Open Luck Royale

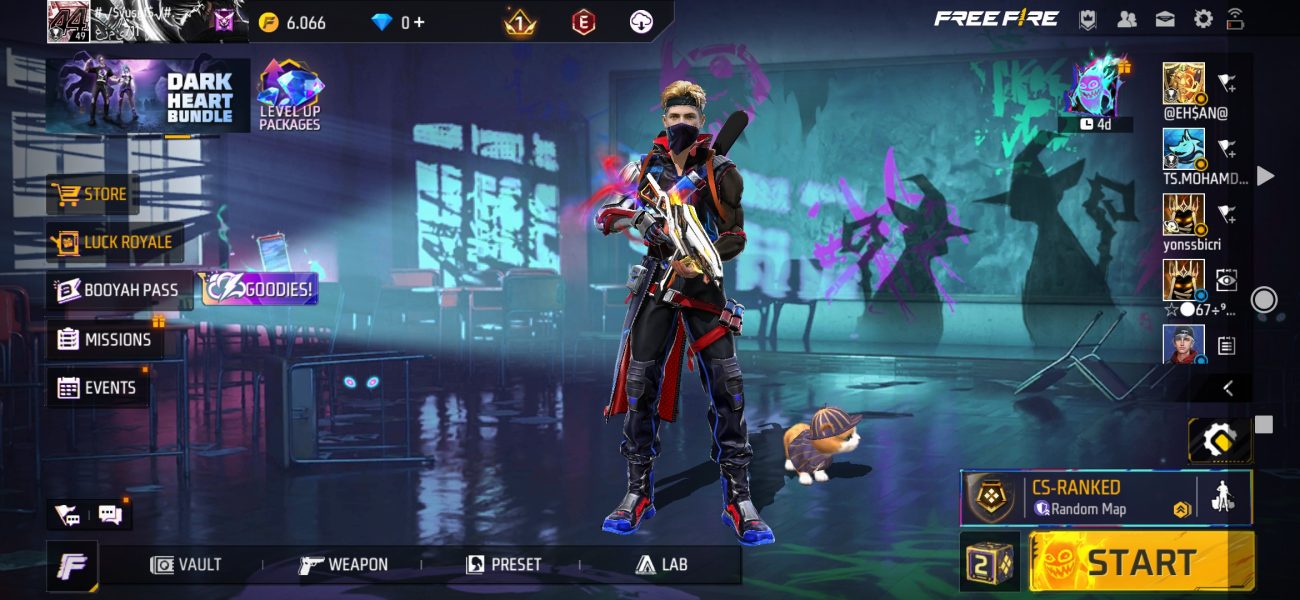pyautogui.click(x=115, y=242)
